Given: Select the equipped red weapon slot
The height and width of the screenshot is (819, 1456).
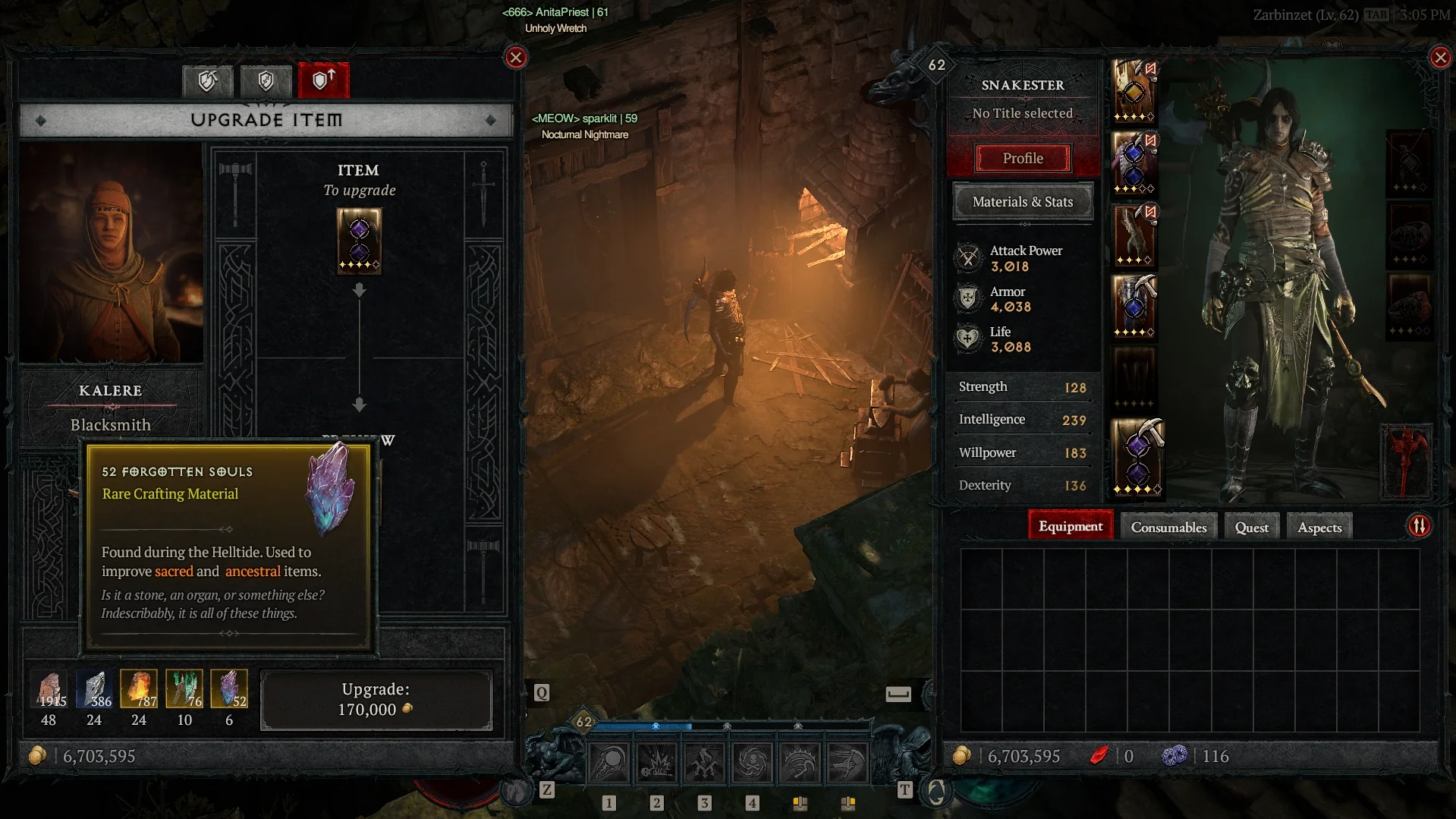Looking at the screenshot, I should [1406, 461].
